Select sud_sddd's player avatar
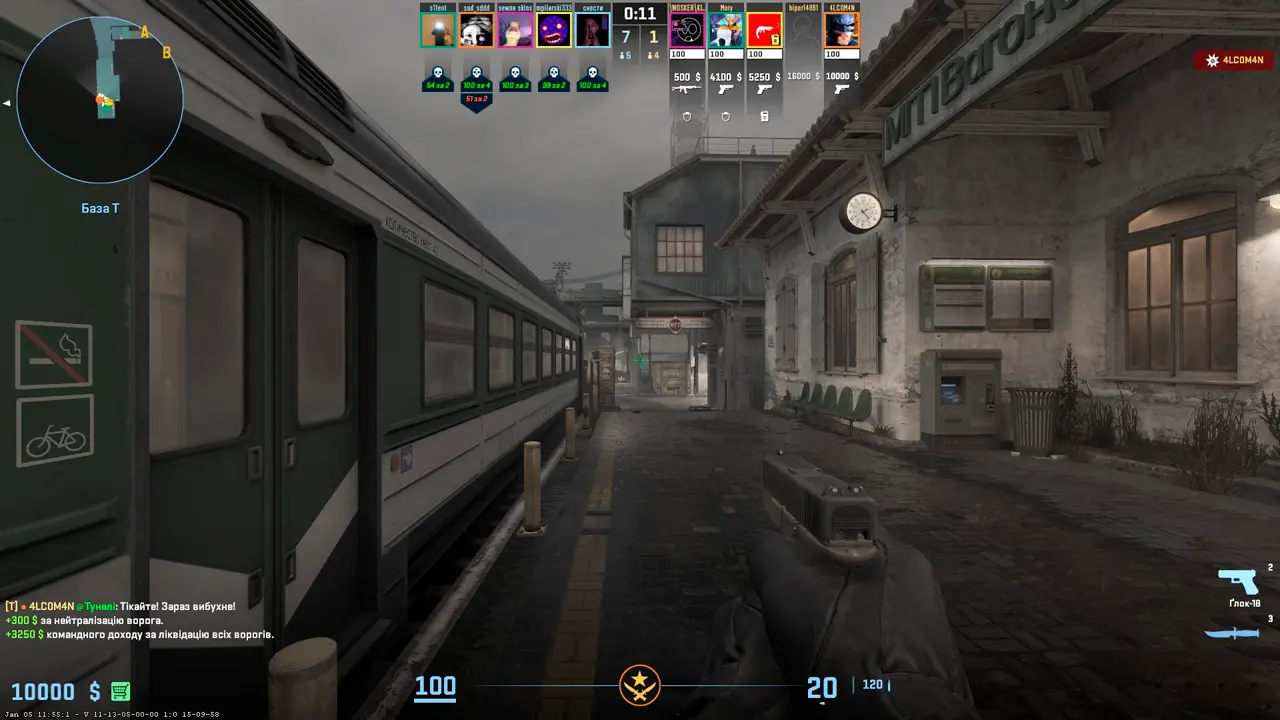 pyautogui.click(x=476, y=30)
